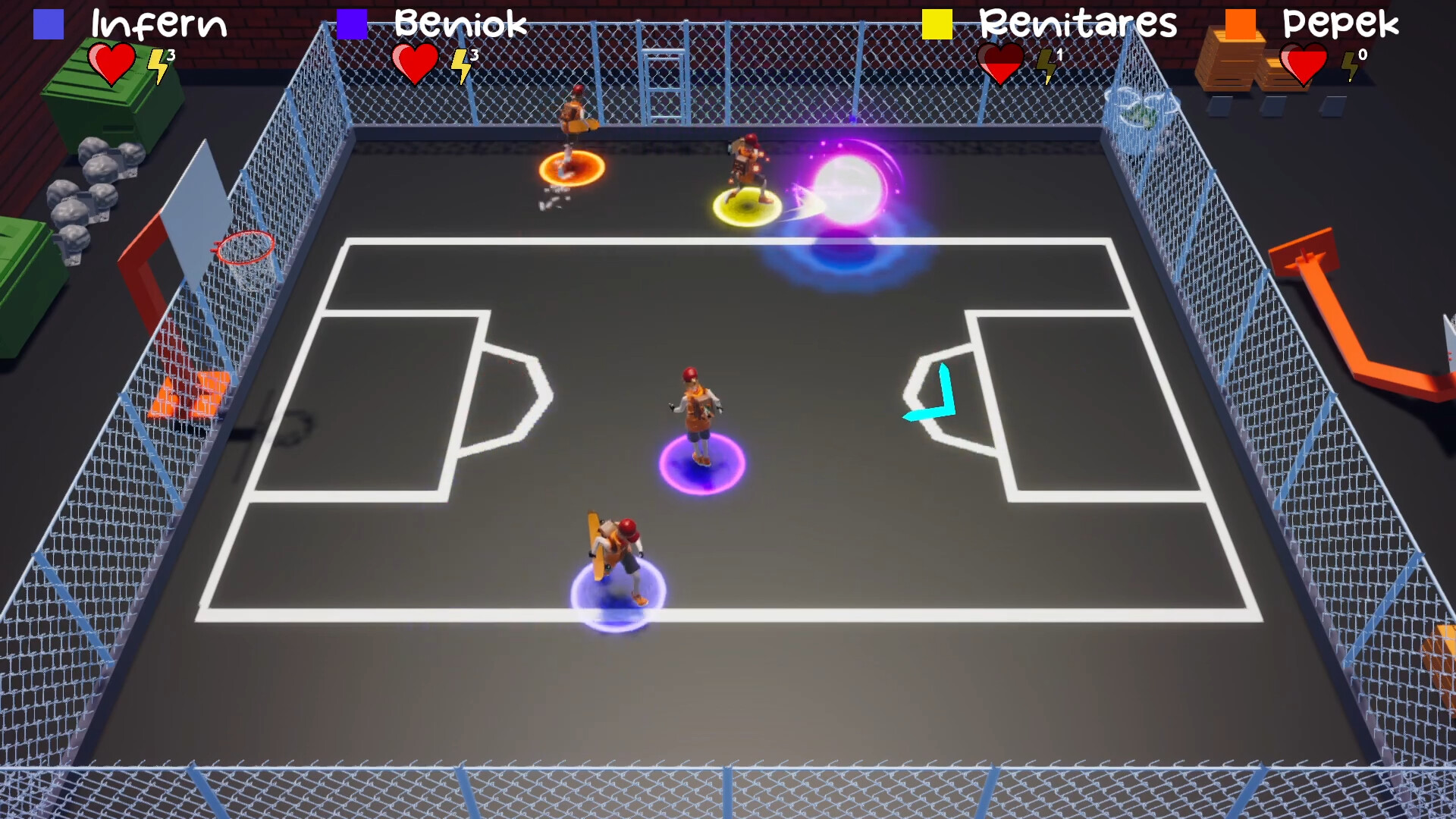The height and width of the screenshot is (819, 1456).
Task: Select the purple square beside Beniok
Action: click(x=353, y=25)
